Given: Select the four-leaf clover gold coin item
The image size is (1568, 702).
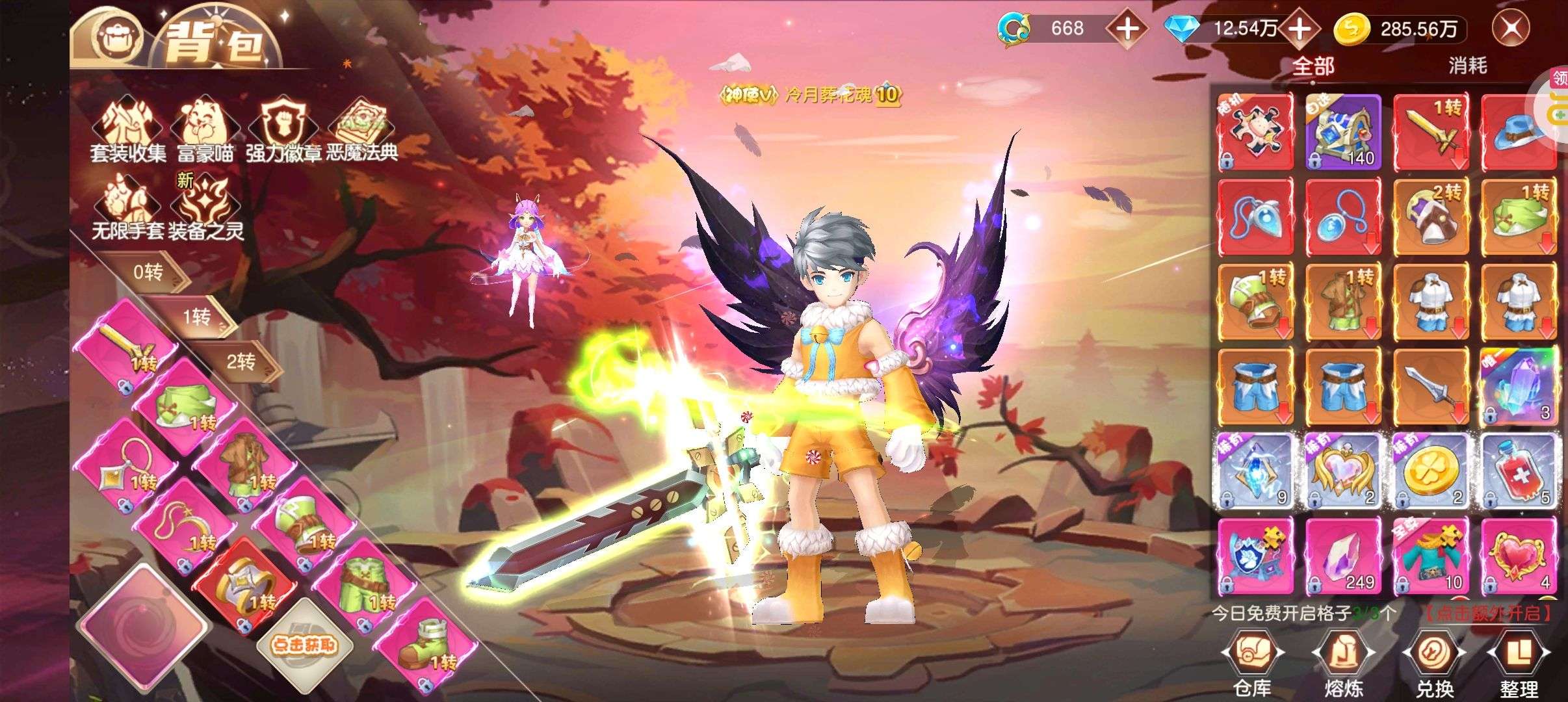Looking at the screenshot, I should [1431, 471].
